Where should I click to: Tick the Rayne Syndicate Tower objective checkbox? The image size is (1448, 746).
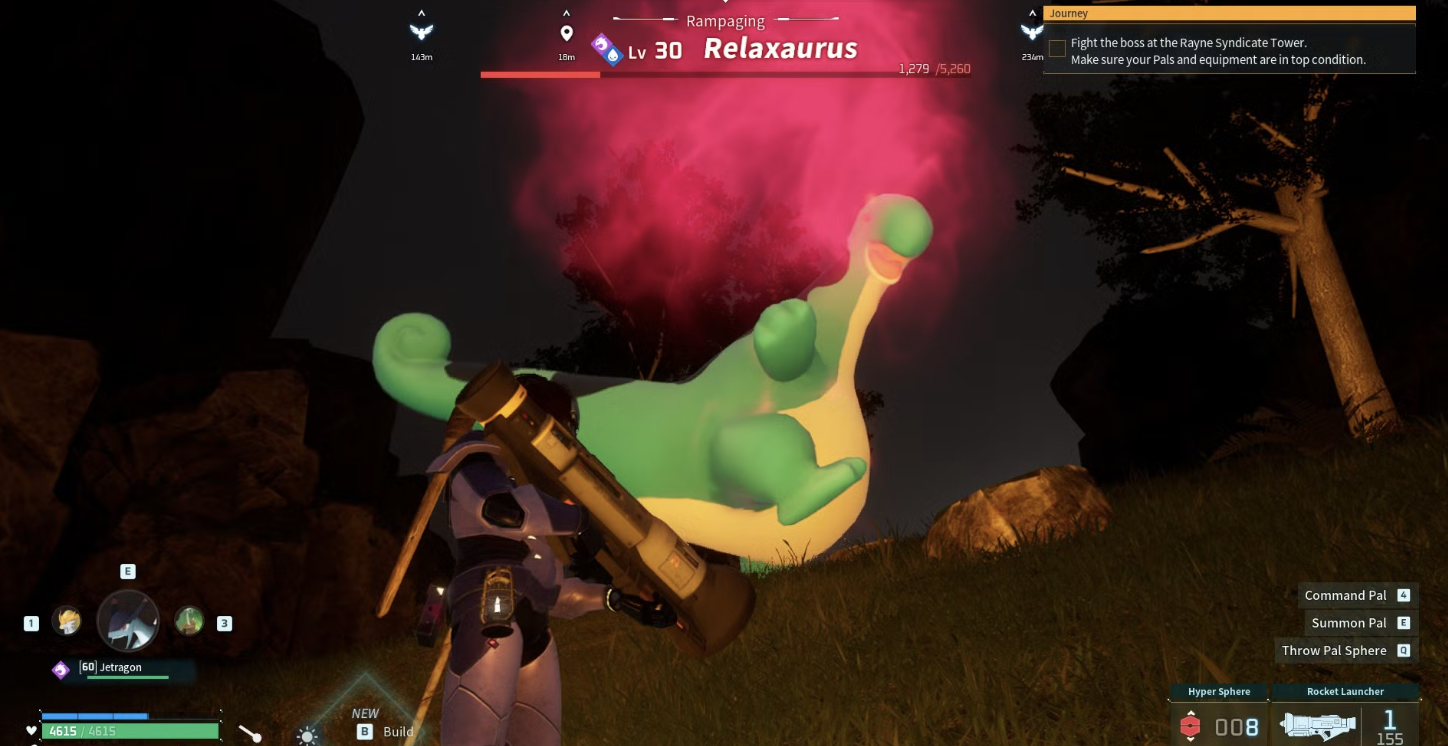pyautogui.click(x=1057, y=48)
